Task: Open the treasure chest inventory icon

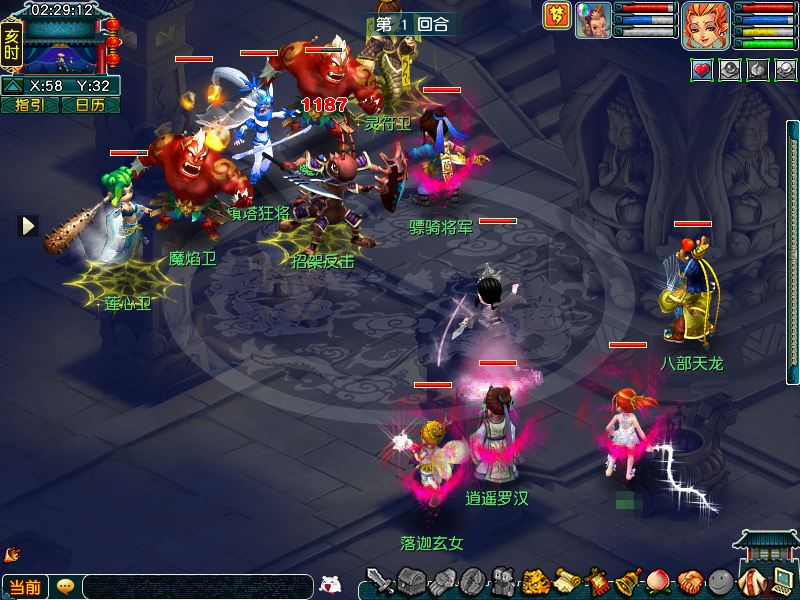Action: (x=411, y=580)
